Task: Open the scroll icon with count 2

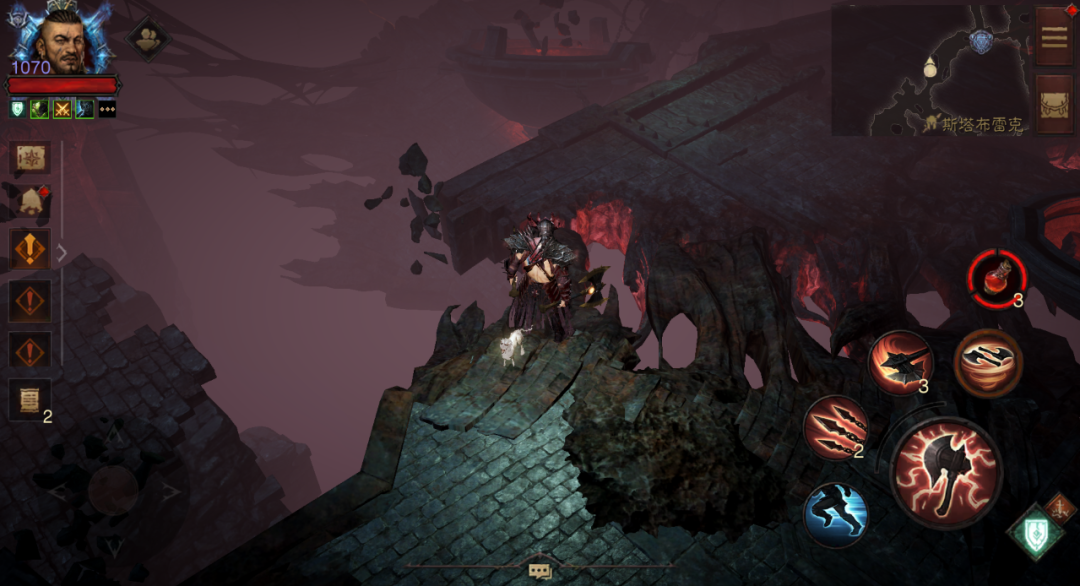Action: (30, 400)
